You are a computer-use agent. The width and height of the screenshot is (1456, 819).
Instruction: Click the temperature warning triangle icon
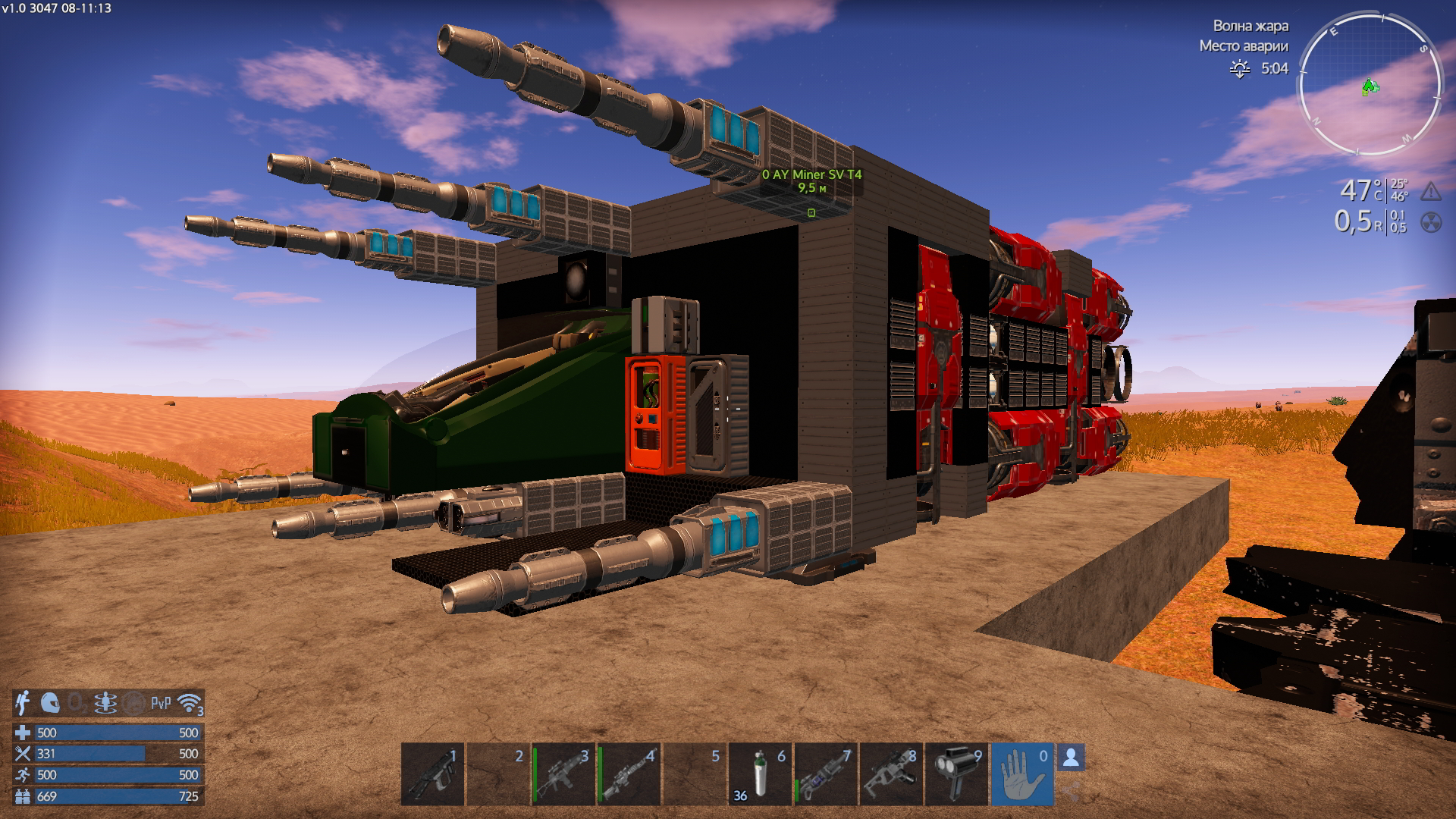click(x=1430, y=191)
